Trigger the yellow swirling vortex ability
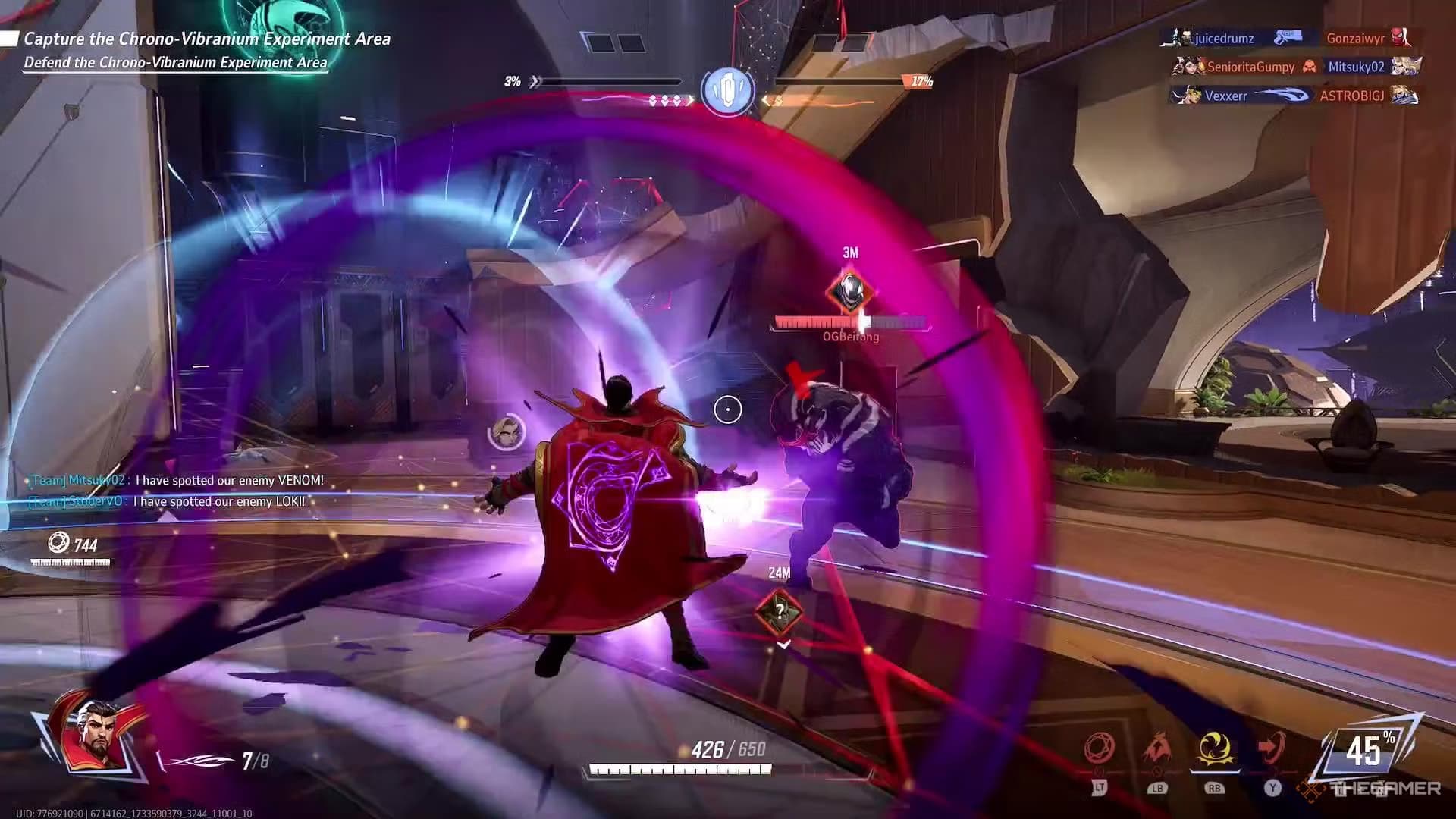 tap(1214, 749)
